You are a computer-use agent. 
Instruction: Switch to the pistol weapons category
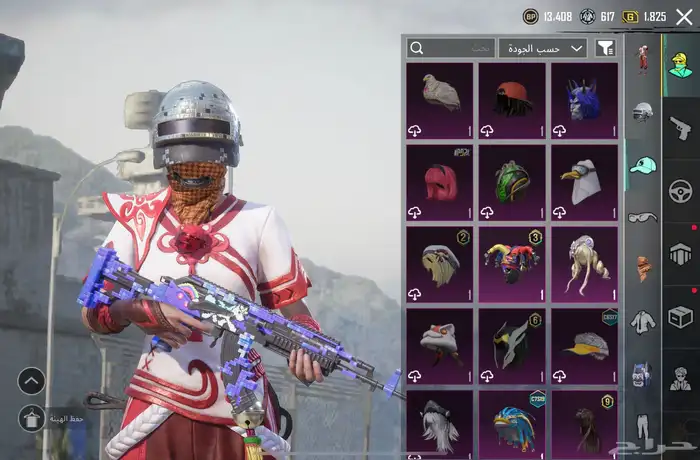(681, 127)
